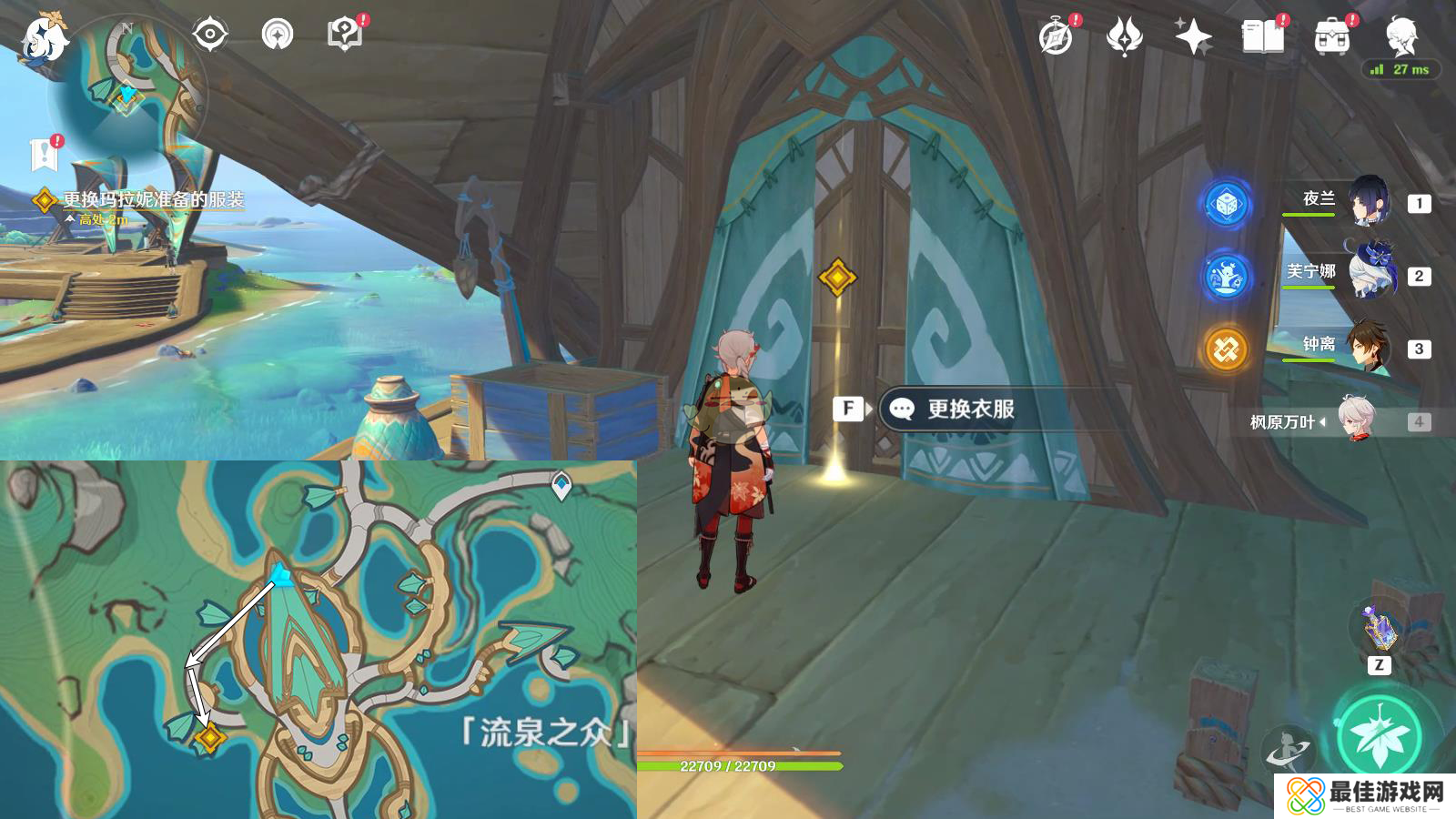Open the circular minimap
This screenshot has height=819, width=1456.
click(x=129, y=89)
